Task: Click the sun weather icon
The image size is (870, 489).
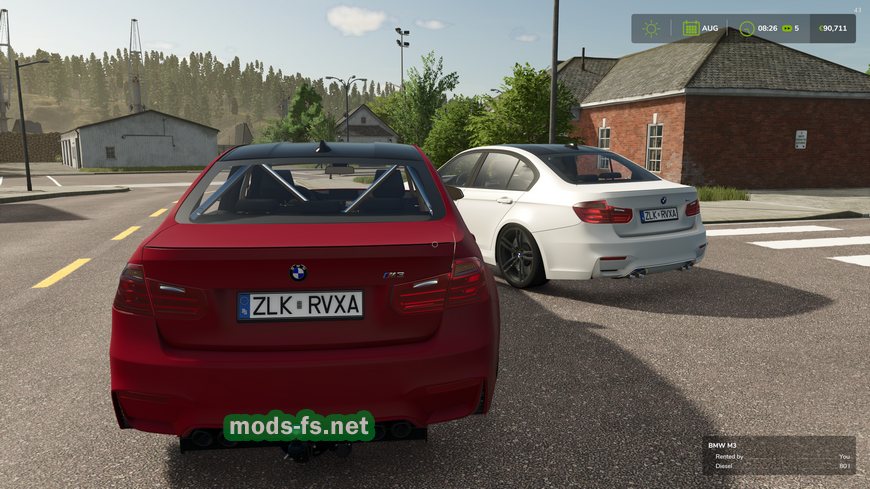Action: tap(652, 28)
